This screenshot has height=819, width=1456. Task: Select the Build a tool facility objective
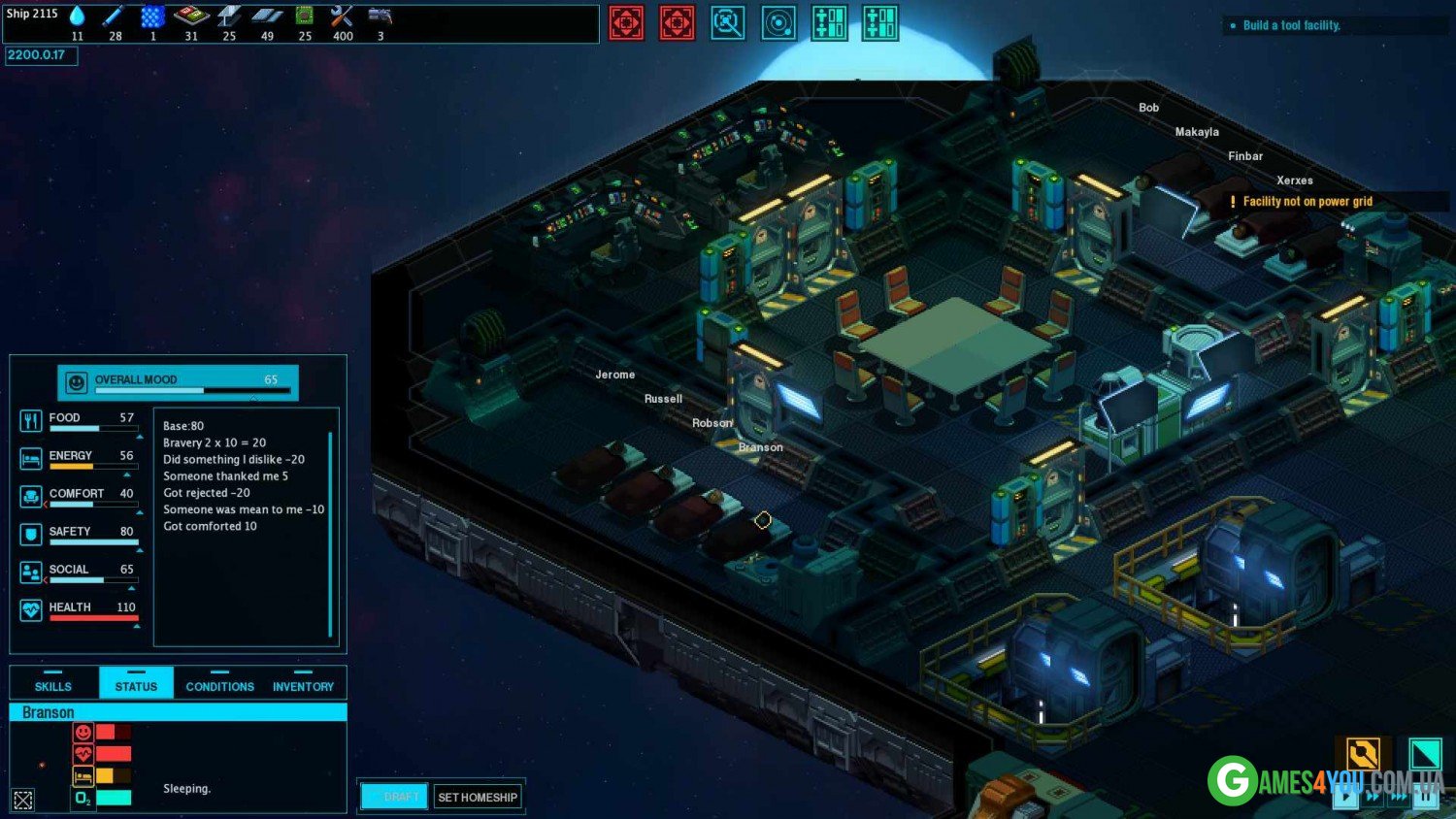click(x=1291, y=25)
